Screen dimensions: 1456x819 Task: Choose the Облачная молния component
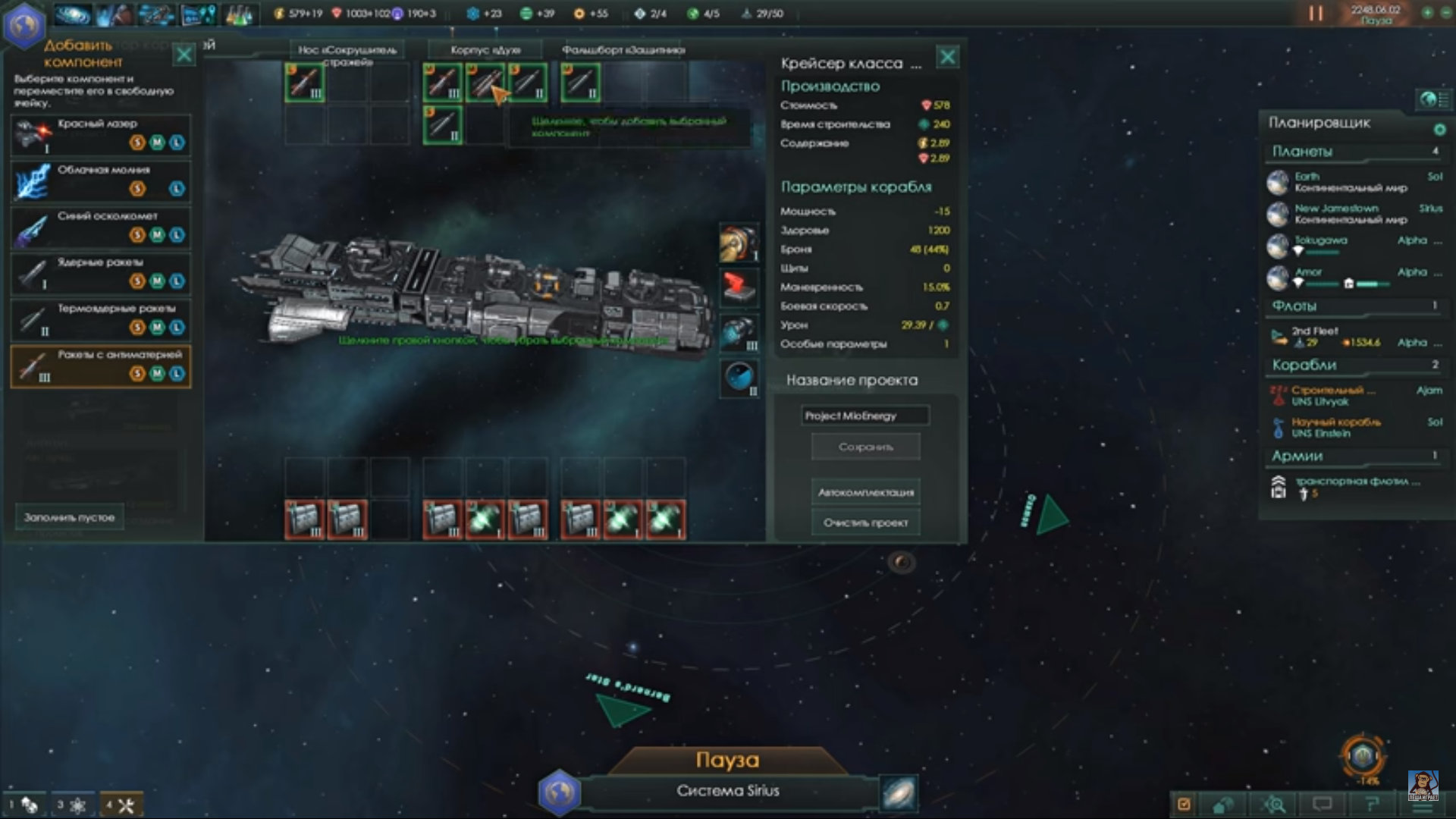[x=100, y=180]
